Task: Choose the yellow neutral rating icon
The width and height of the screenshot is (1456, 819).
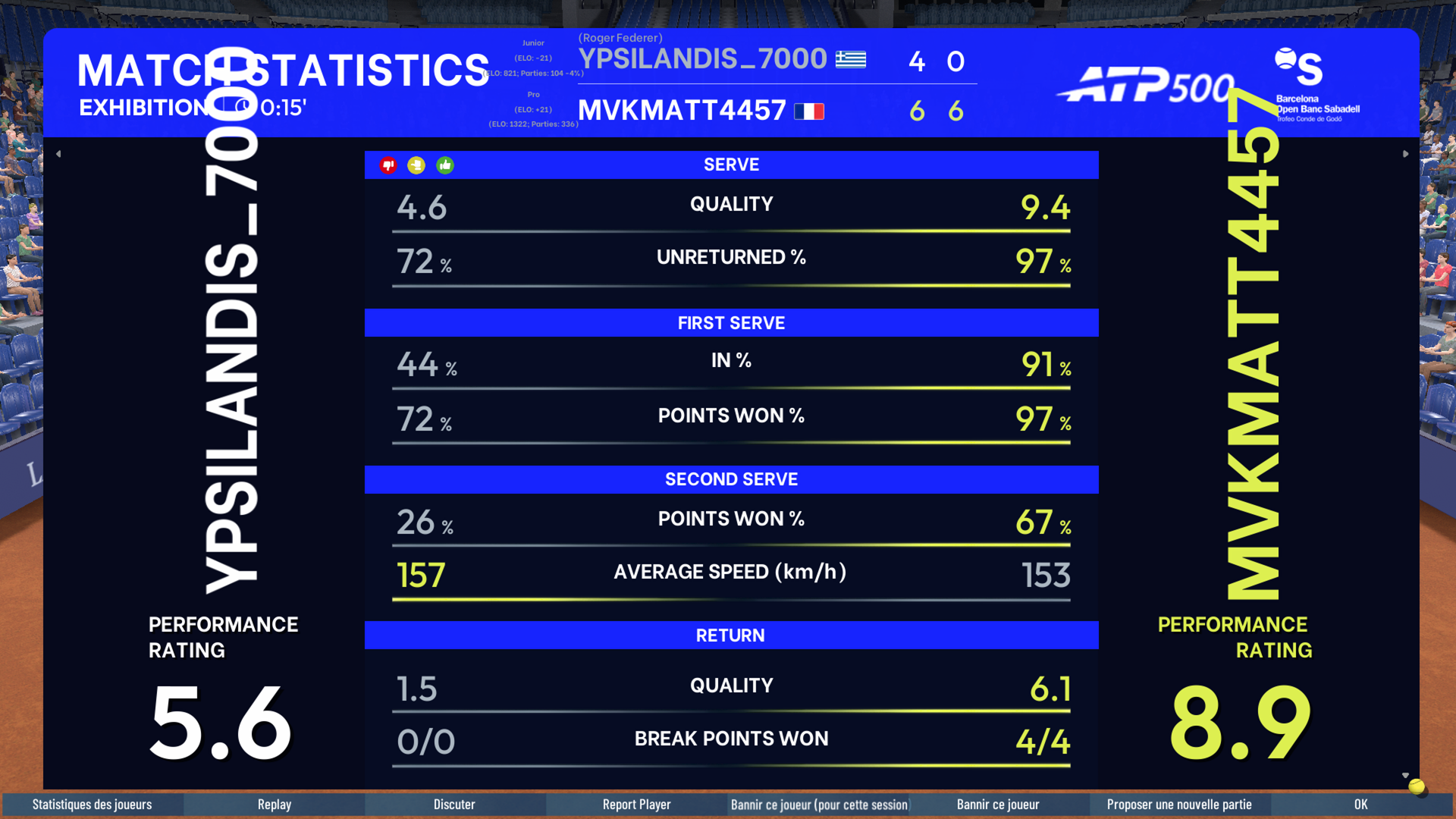Action: [416, 165]
